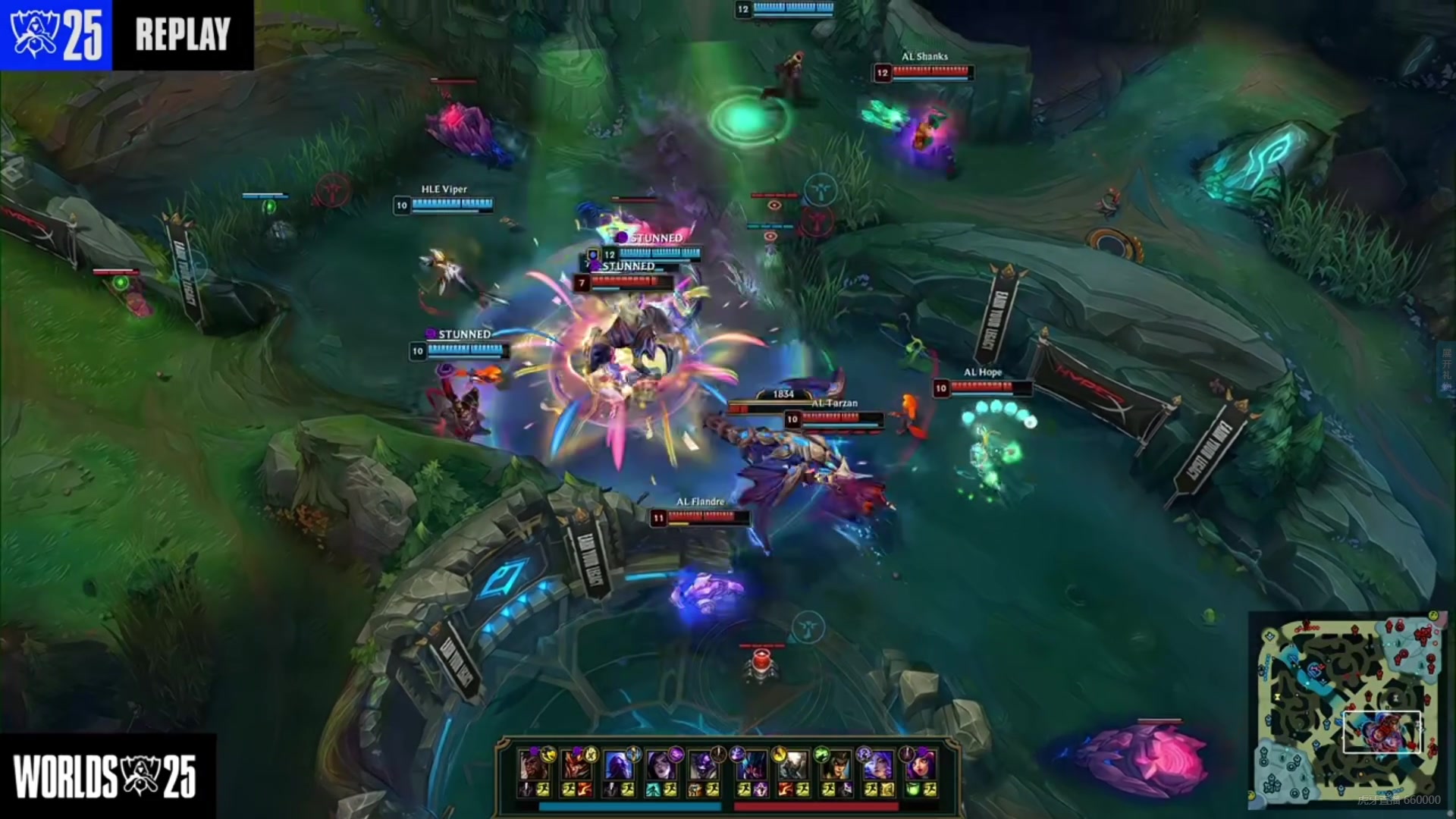Select the dark-haired woman champion portrait
Screen dimensions: 1456x819
tap(661, 764)
